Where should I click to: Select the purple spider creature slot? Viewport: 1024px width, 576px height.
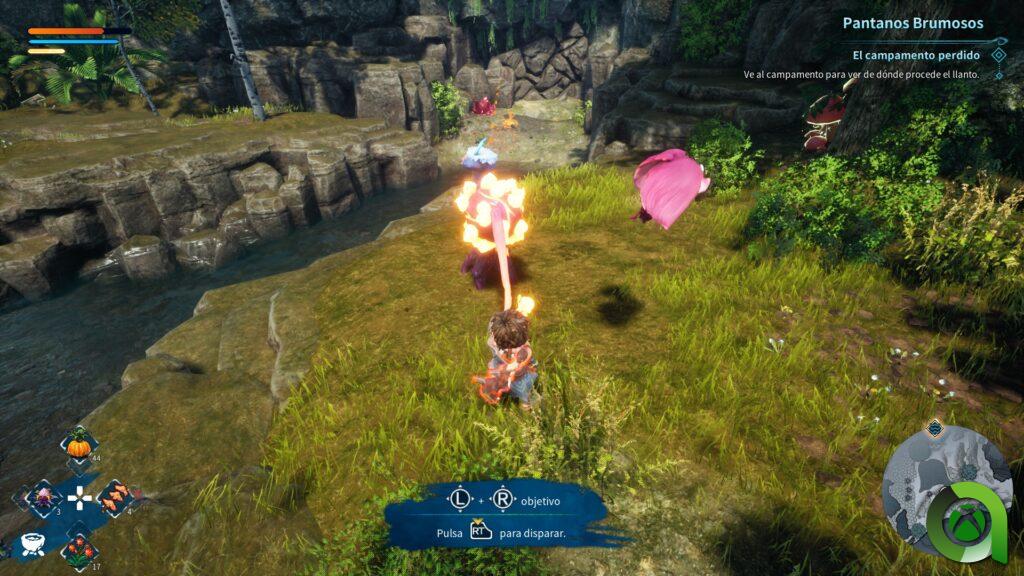click(43, 497)
